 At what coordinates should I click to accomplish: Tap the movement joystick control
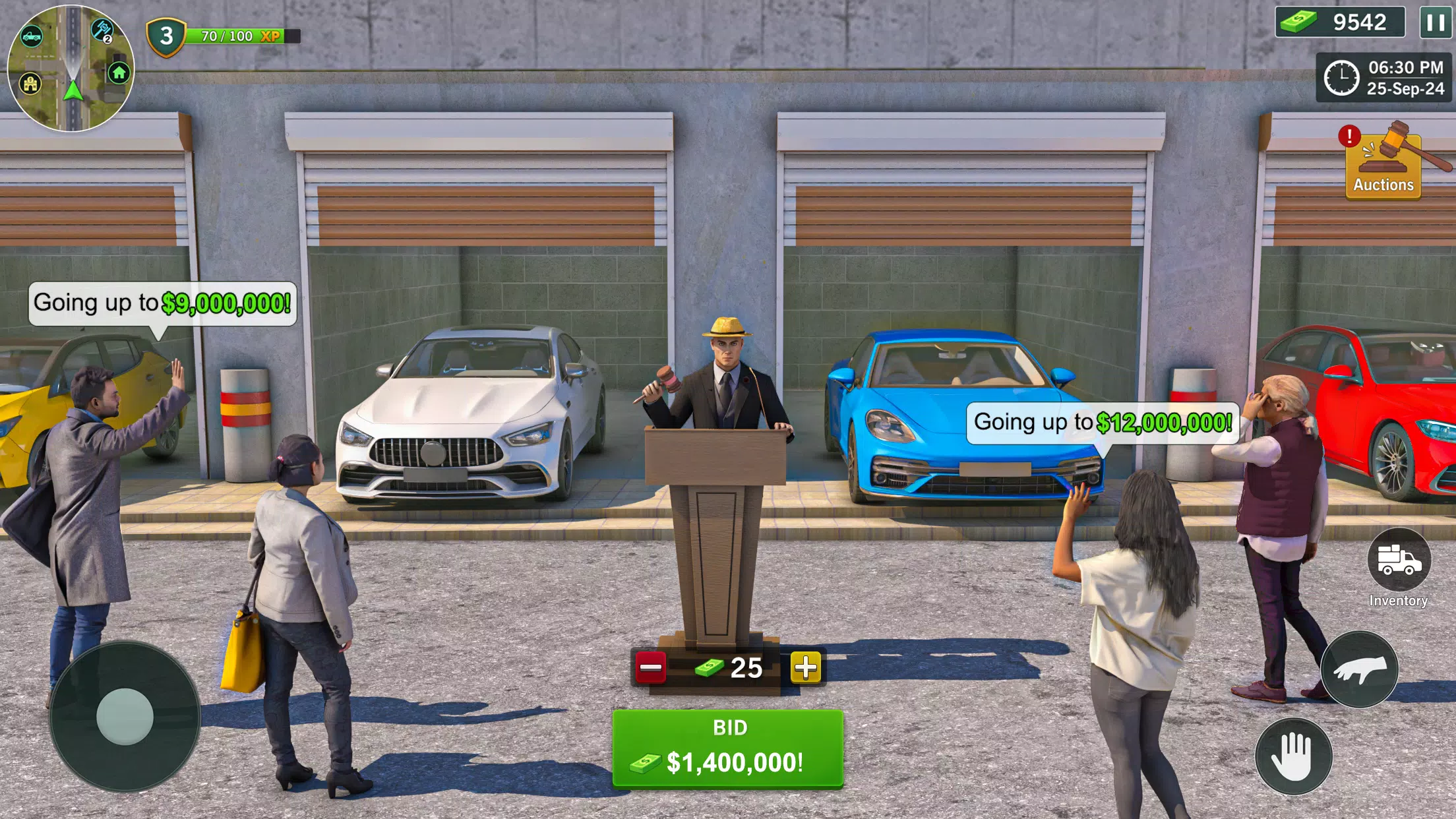[124, 715]
